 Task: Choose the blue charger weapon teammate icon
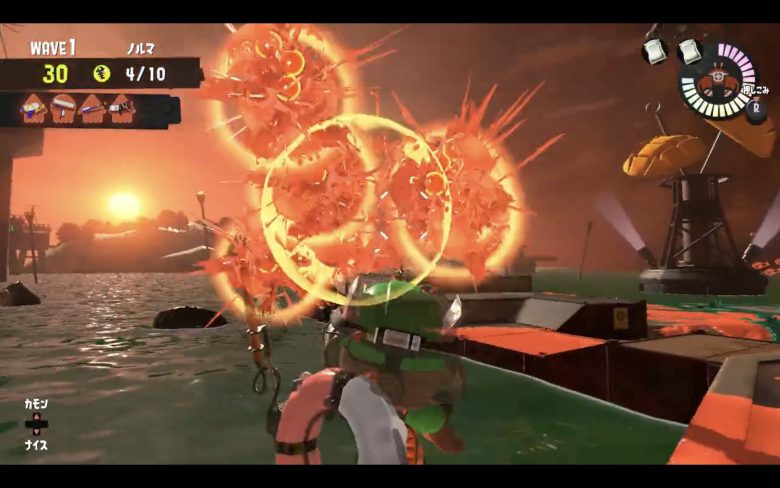tap(93, 107)
